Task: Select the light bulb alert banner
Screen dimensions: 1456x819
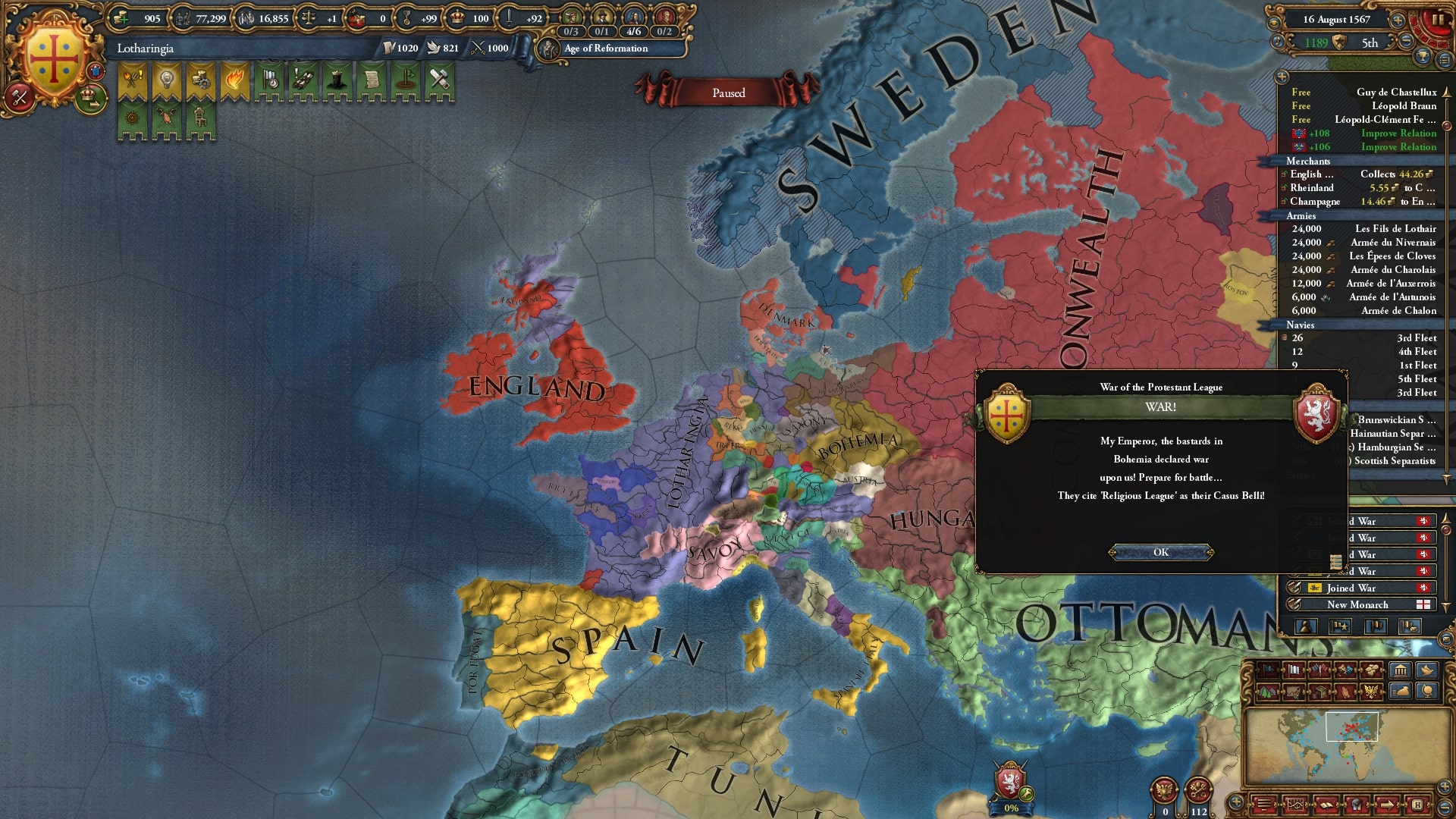Action: click(x=166, y=81)
